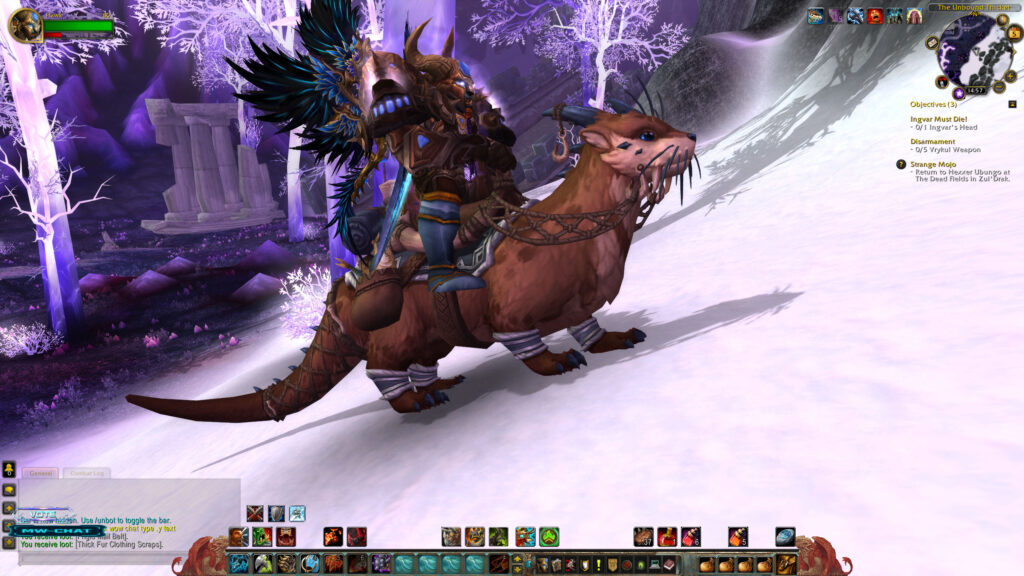Use the meat food item with count 37
The width and height of the screenshot is (1024, 576).
(x=643, y=537)
